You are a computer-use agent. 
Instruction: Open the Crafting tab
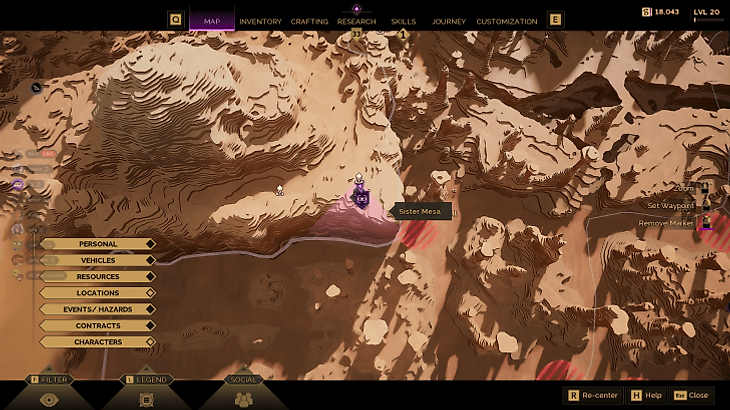pos(309,21)
